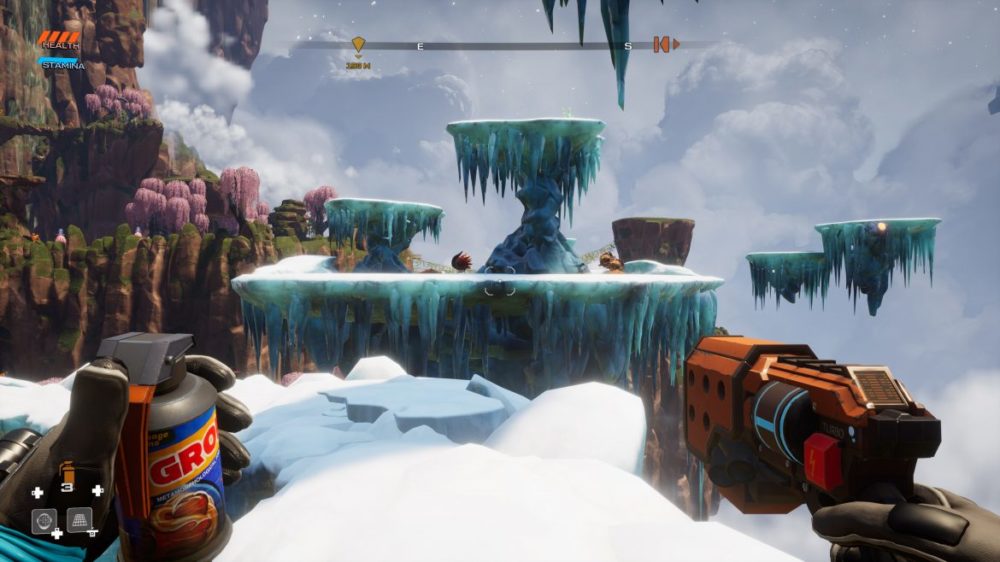
Task: Open the grid-shaped map icon
Action: [79, 520]
